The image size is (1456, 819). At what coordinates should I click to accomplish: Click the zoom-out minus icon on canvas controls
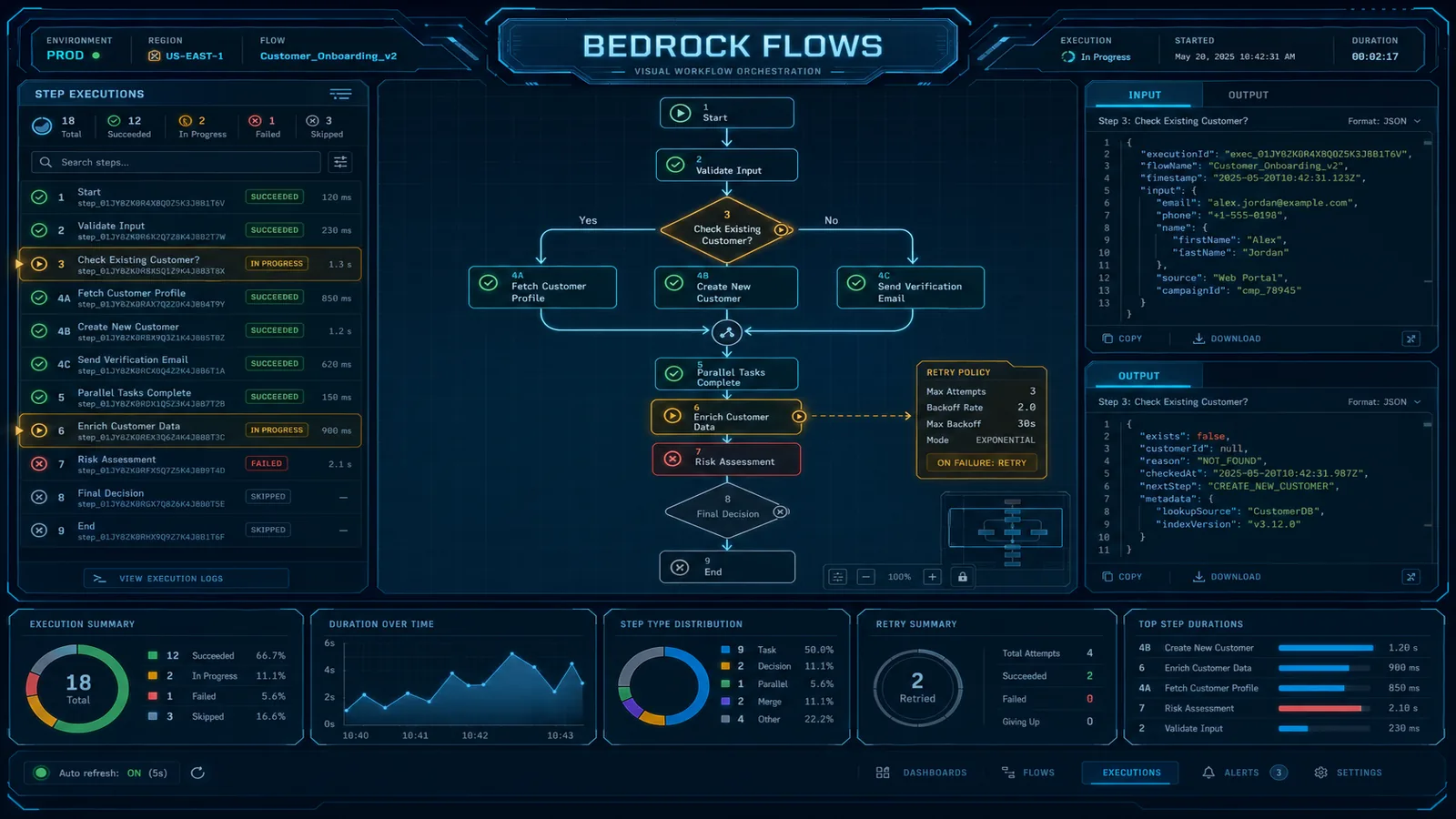pos(865,576)
